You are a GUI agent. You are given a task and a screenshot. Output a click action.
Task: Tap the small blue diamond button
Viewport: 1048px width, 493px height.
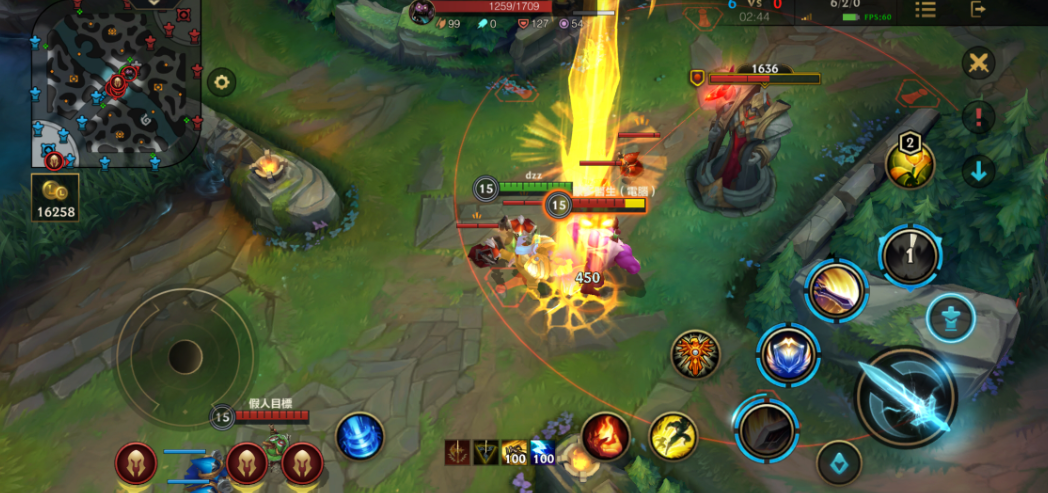(x=839, y=462)
